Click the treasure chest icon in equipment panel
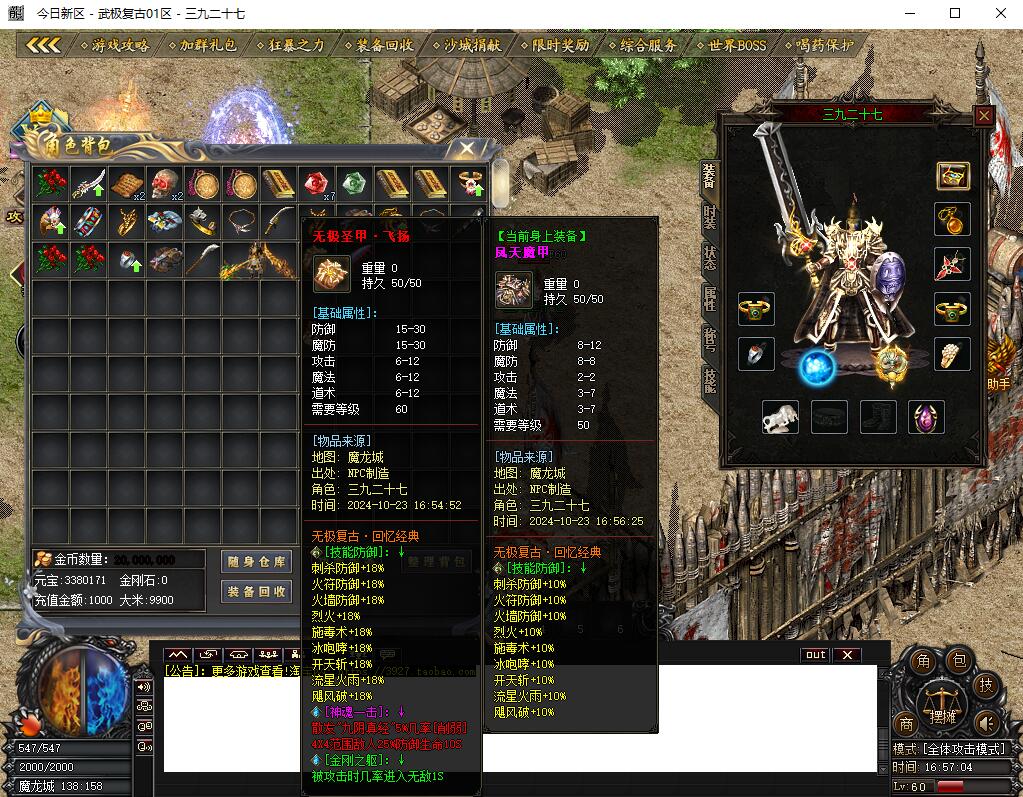 pyautogui.click(x=952, y=176)
